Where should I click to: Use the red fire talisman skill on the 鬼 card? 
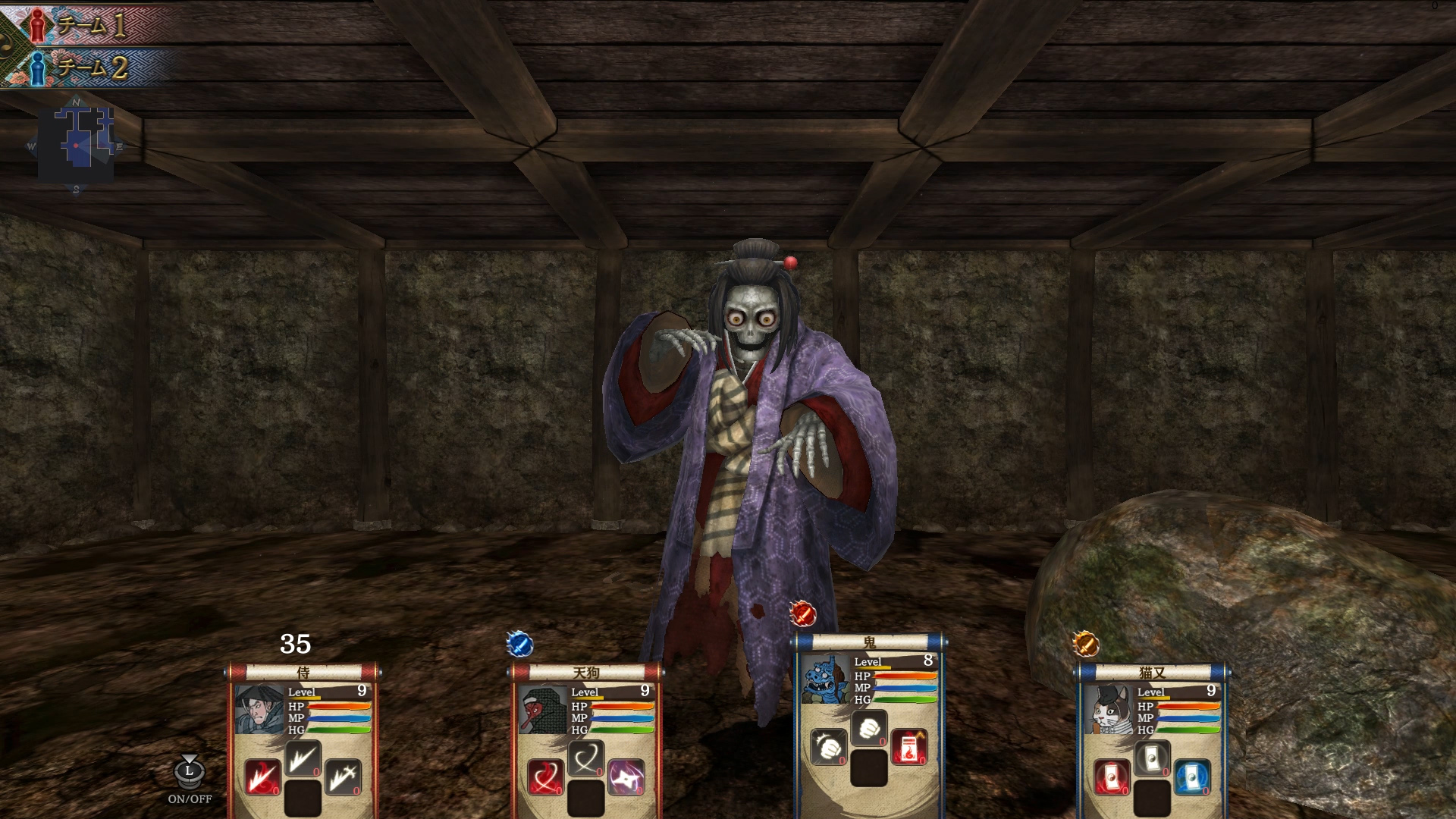(x=910, y=747)
